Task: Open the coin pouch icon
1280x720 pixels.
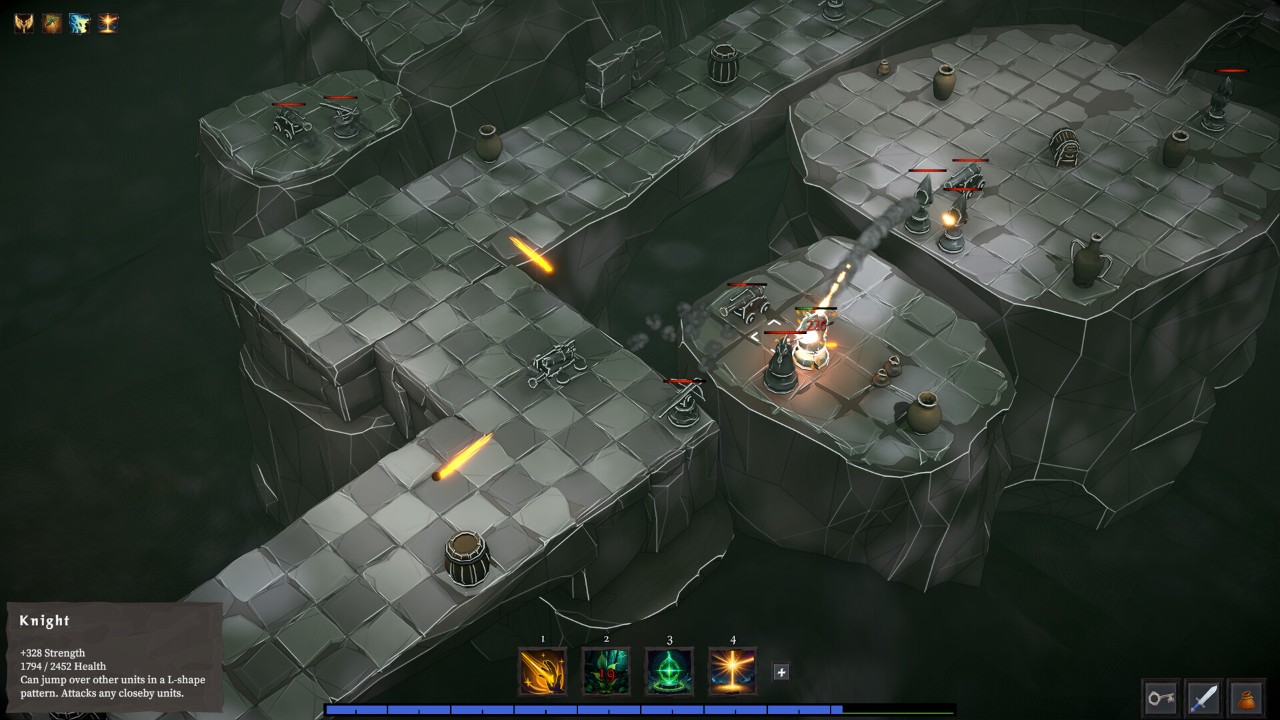Action: coord(1247,697)
